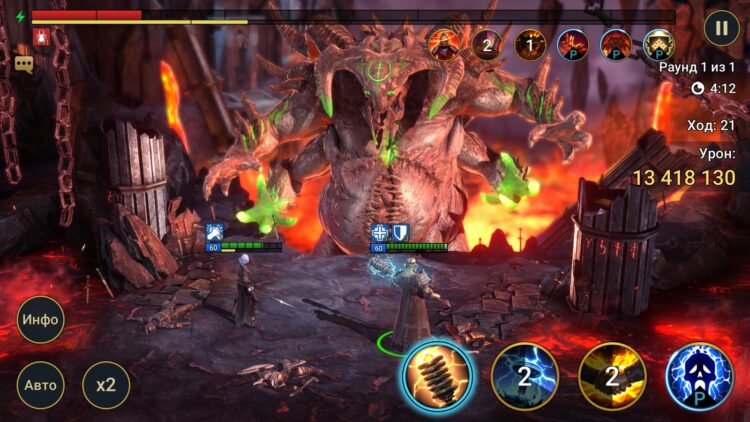Select the yellow handshake skill

click(x=612, y=376)
